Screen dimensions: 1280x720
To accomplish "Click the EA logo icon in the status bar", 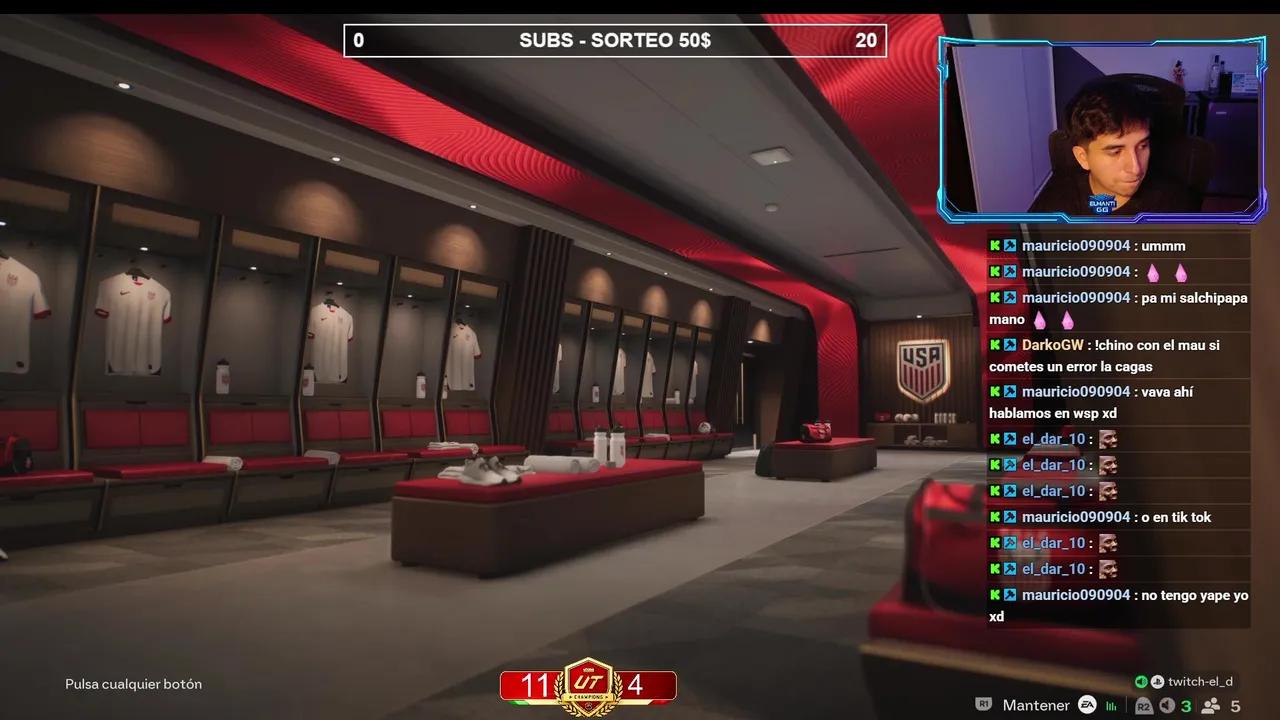I will (x=1087, y=705).
